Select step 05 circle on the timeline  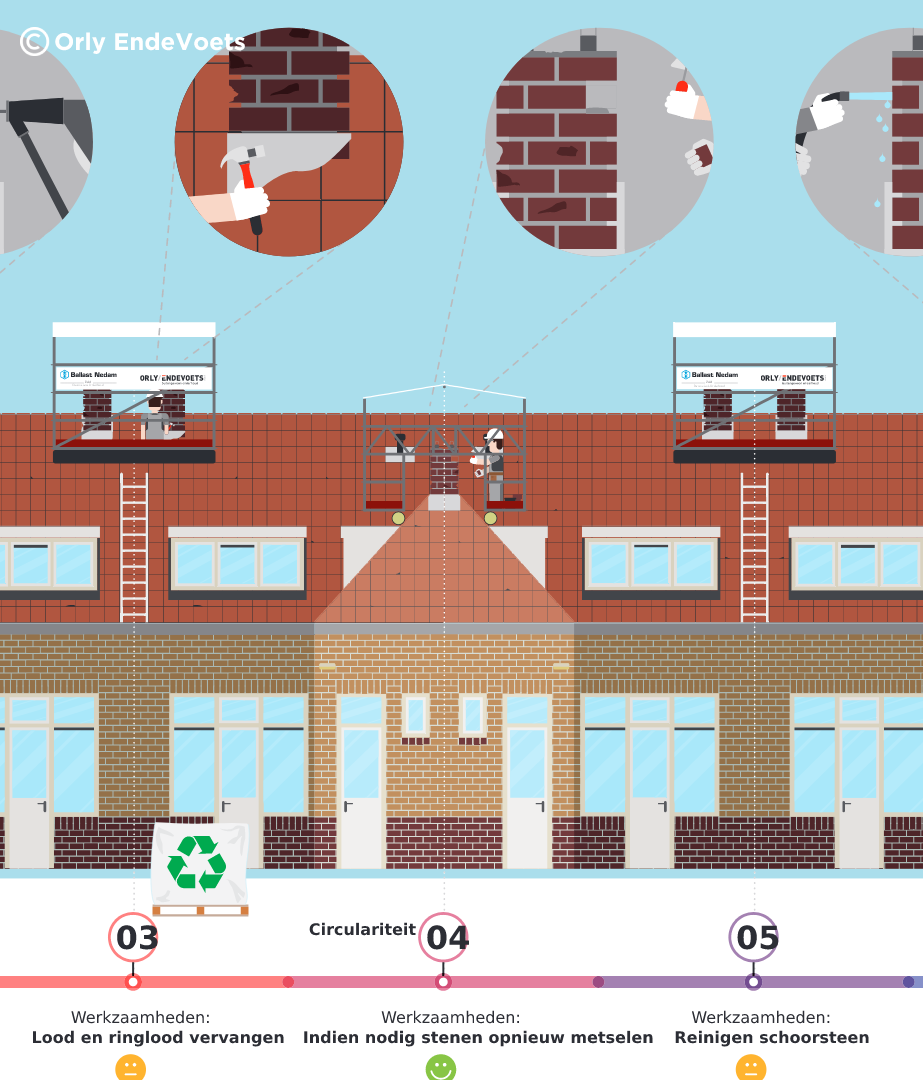point(754,938)
